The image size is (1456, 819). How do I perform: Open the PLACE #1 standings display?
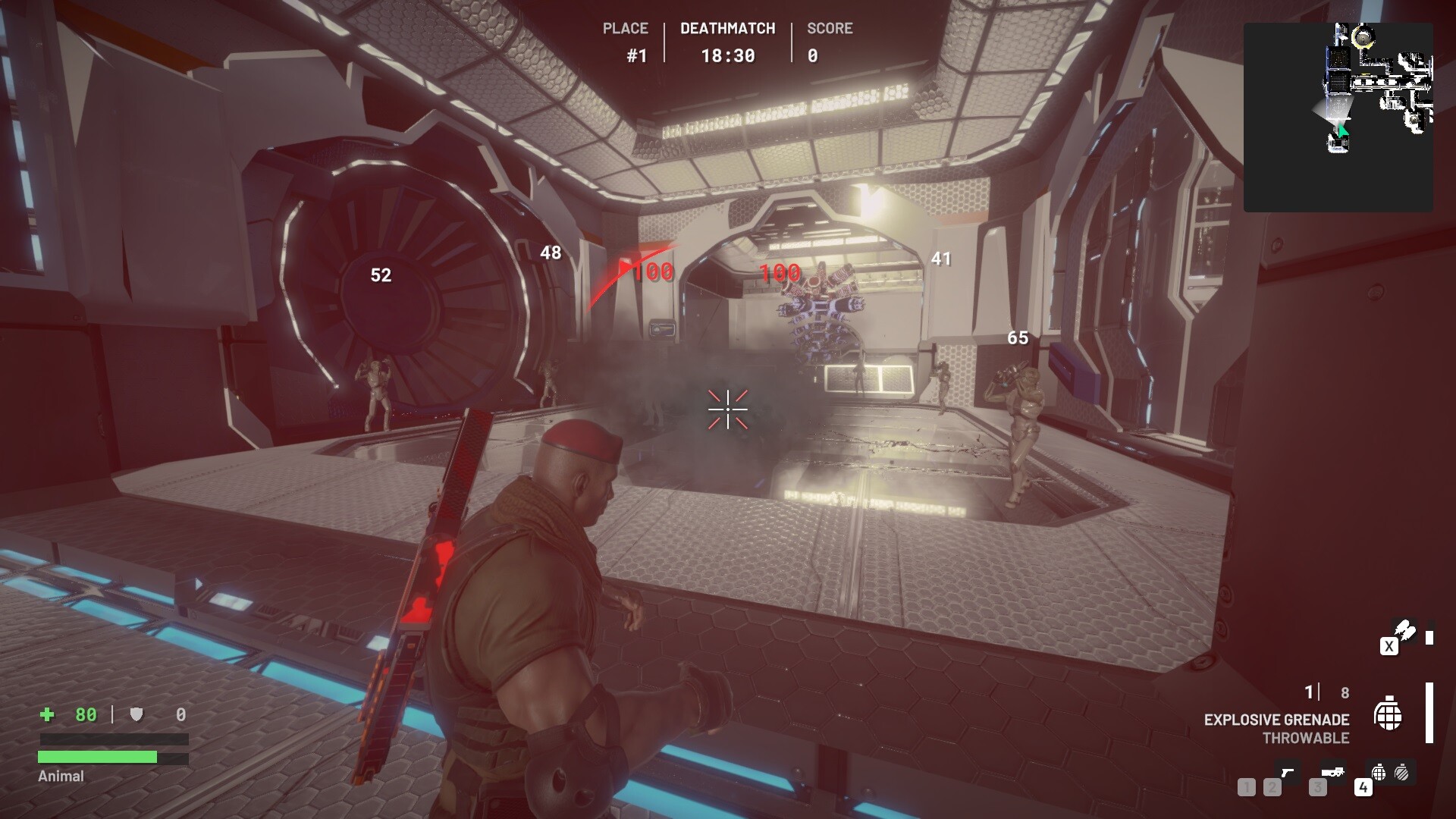pos(624,42)
